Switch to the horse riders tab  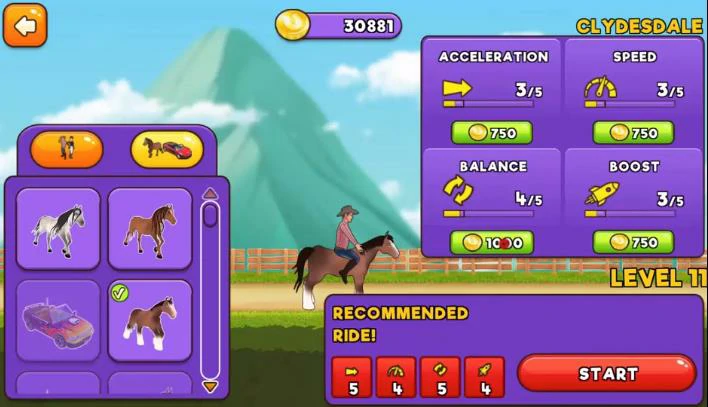click(66, 149)
